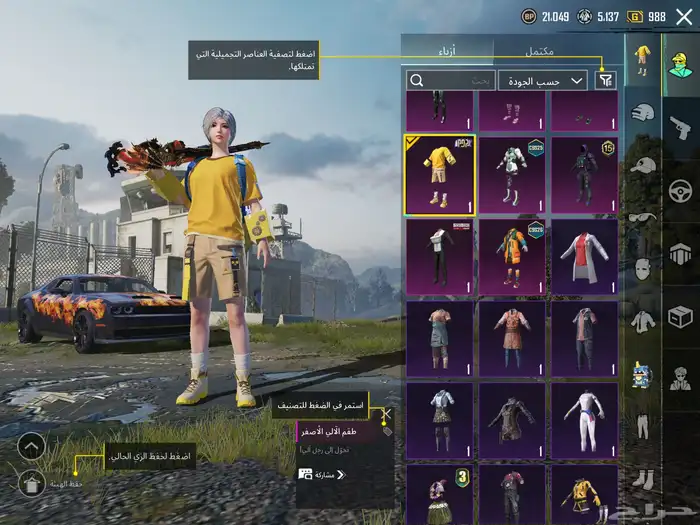Open the crate box category icon
The image size is (700, 525).
(x=680, y=317)
